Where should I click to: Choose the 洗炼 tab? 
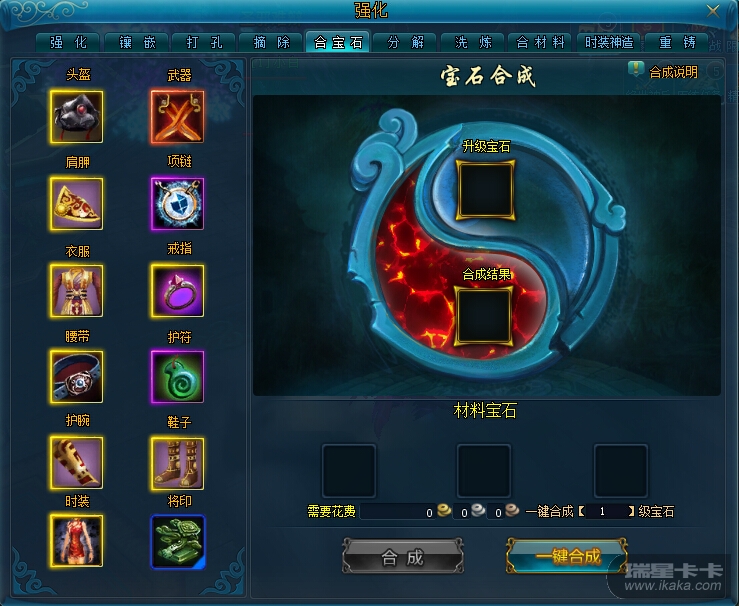tap(473, 42)
